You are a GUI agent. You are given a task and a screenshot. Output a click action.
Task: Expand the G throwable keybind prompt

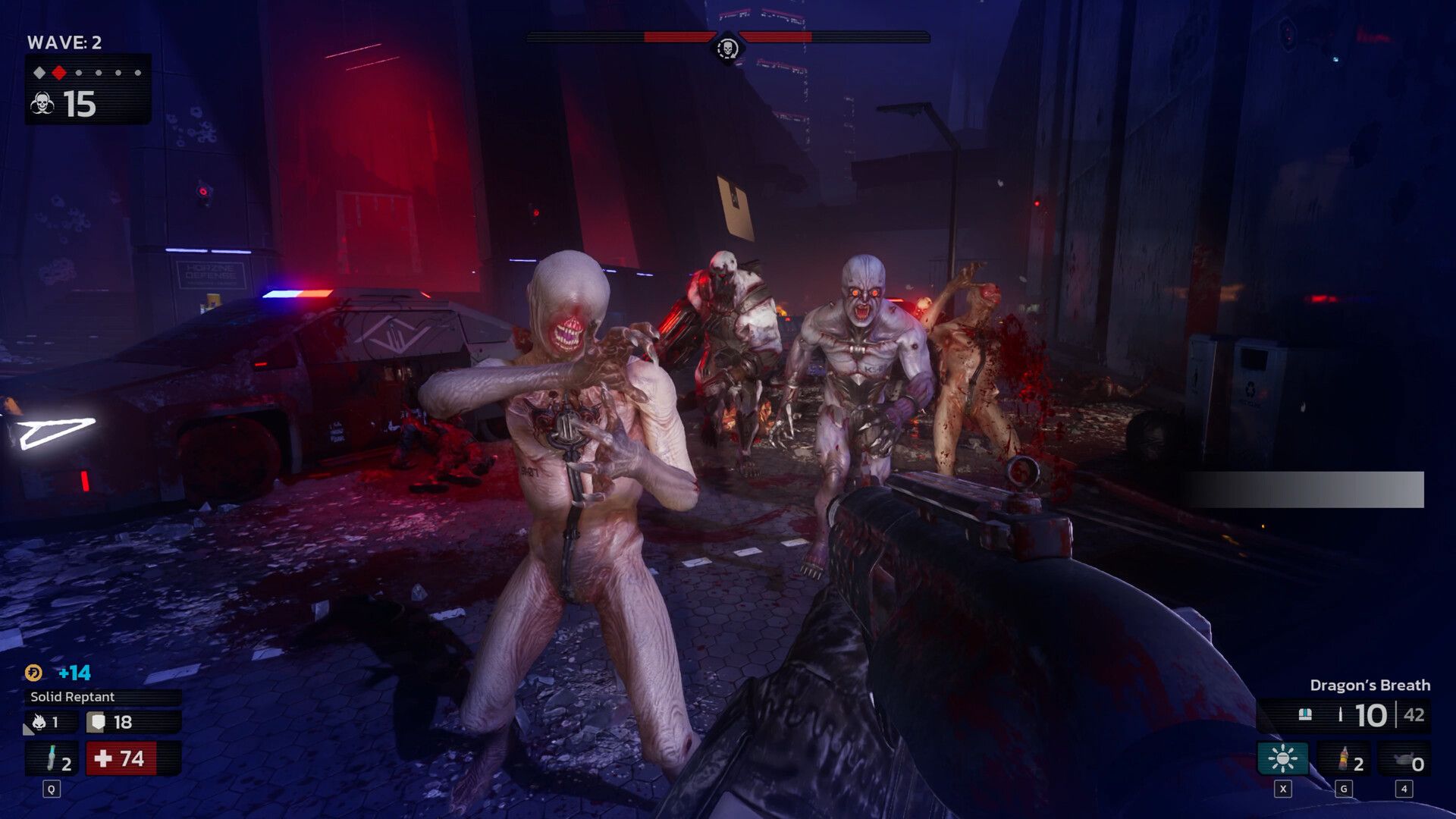tap(1345, 788)
